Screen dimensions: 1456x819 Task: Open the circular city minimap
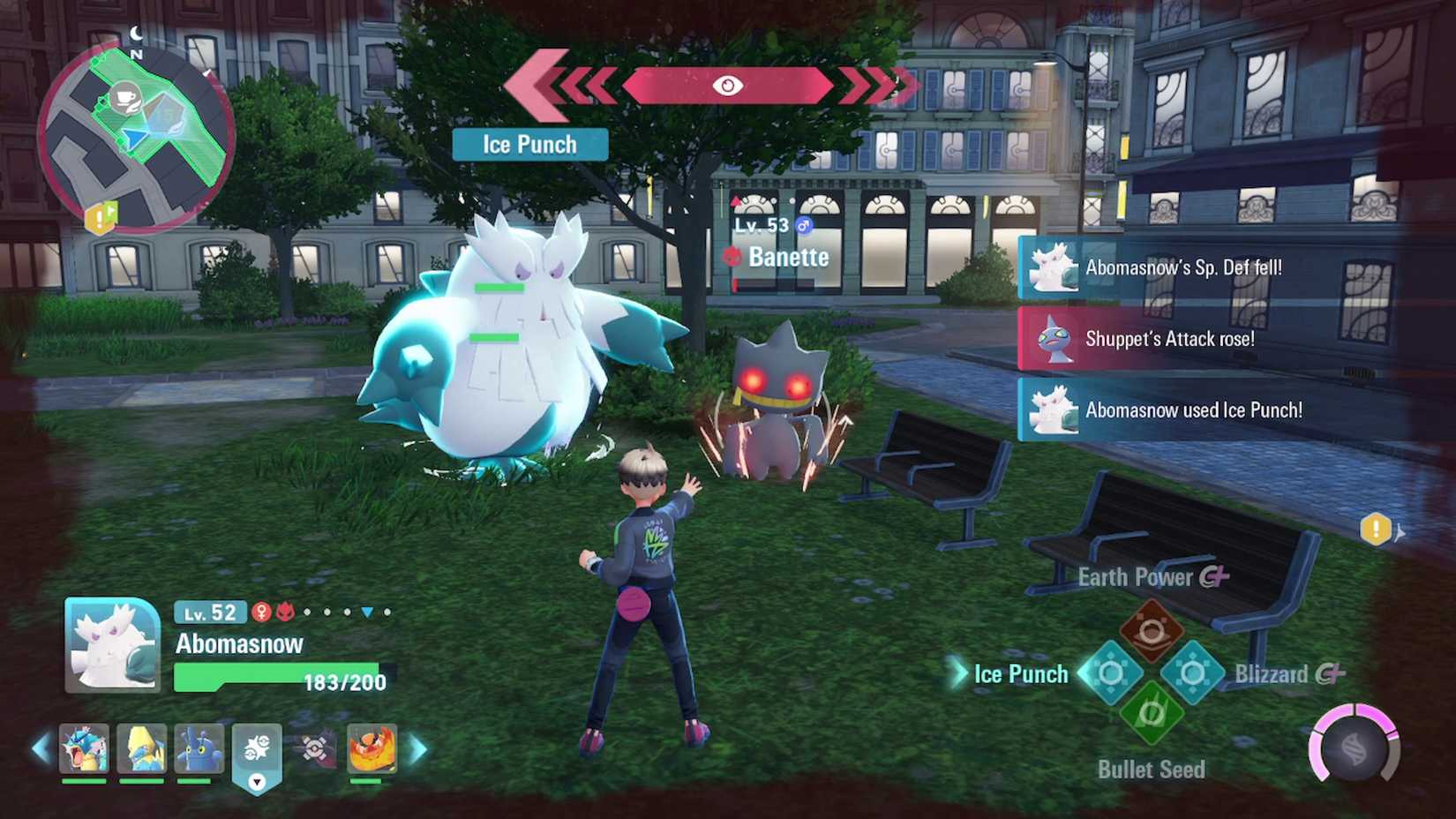coord(136,138)
